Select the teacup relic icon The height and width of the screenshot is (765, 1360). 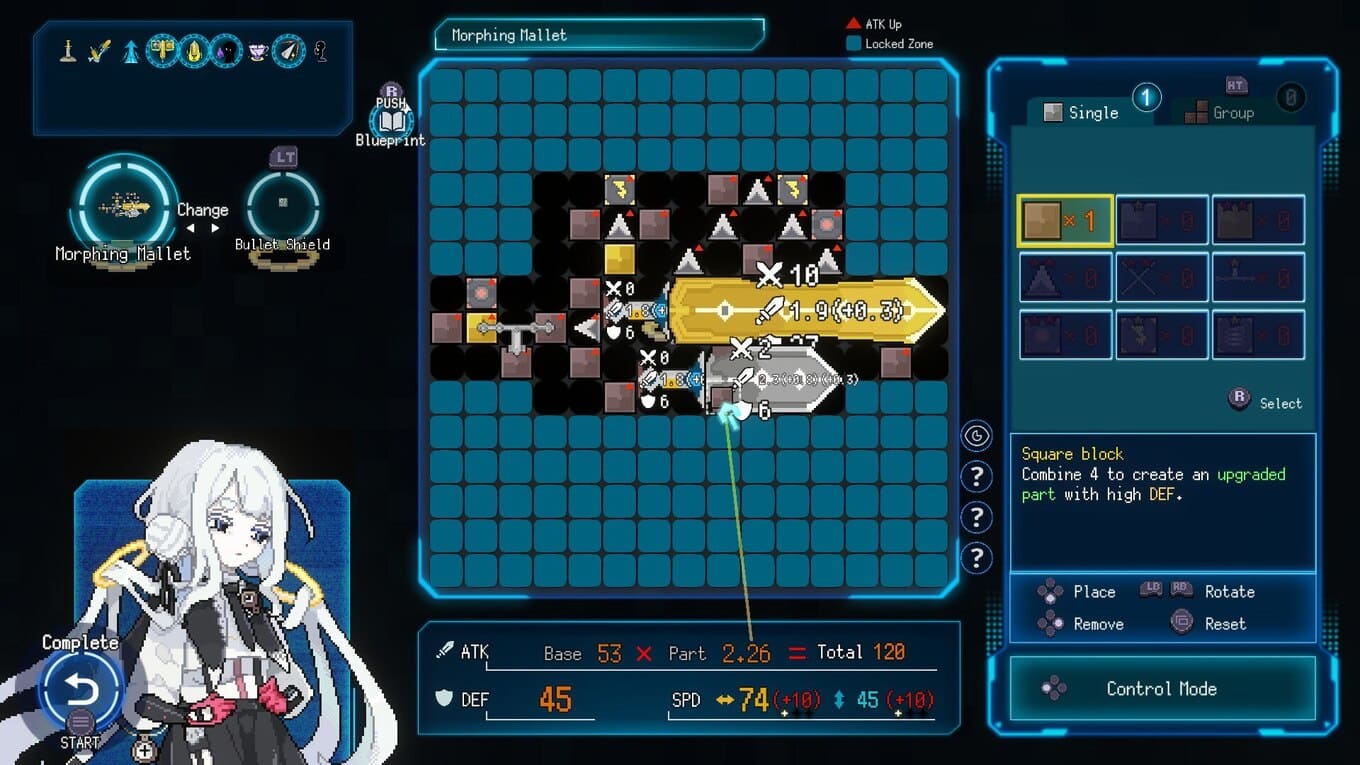[x=258, y=50]
